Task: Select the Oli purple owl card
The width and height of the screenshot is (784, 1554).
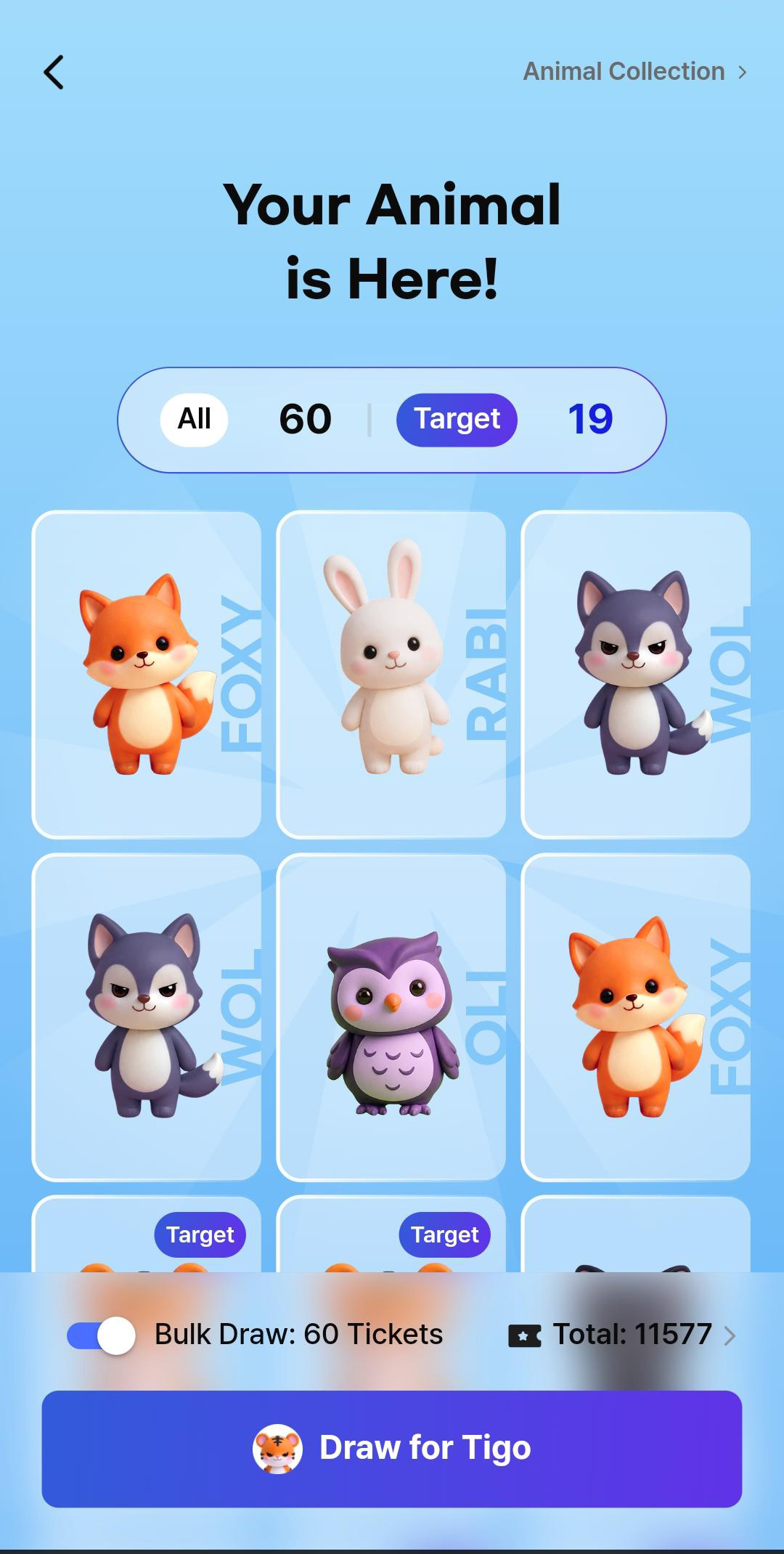Action: point(391,1017)
